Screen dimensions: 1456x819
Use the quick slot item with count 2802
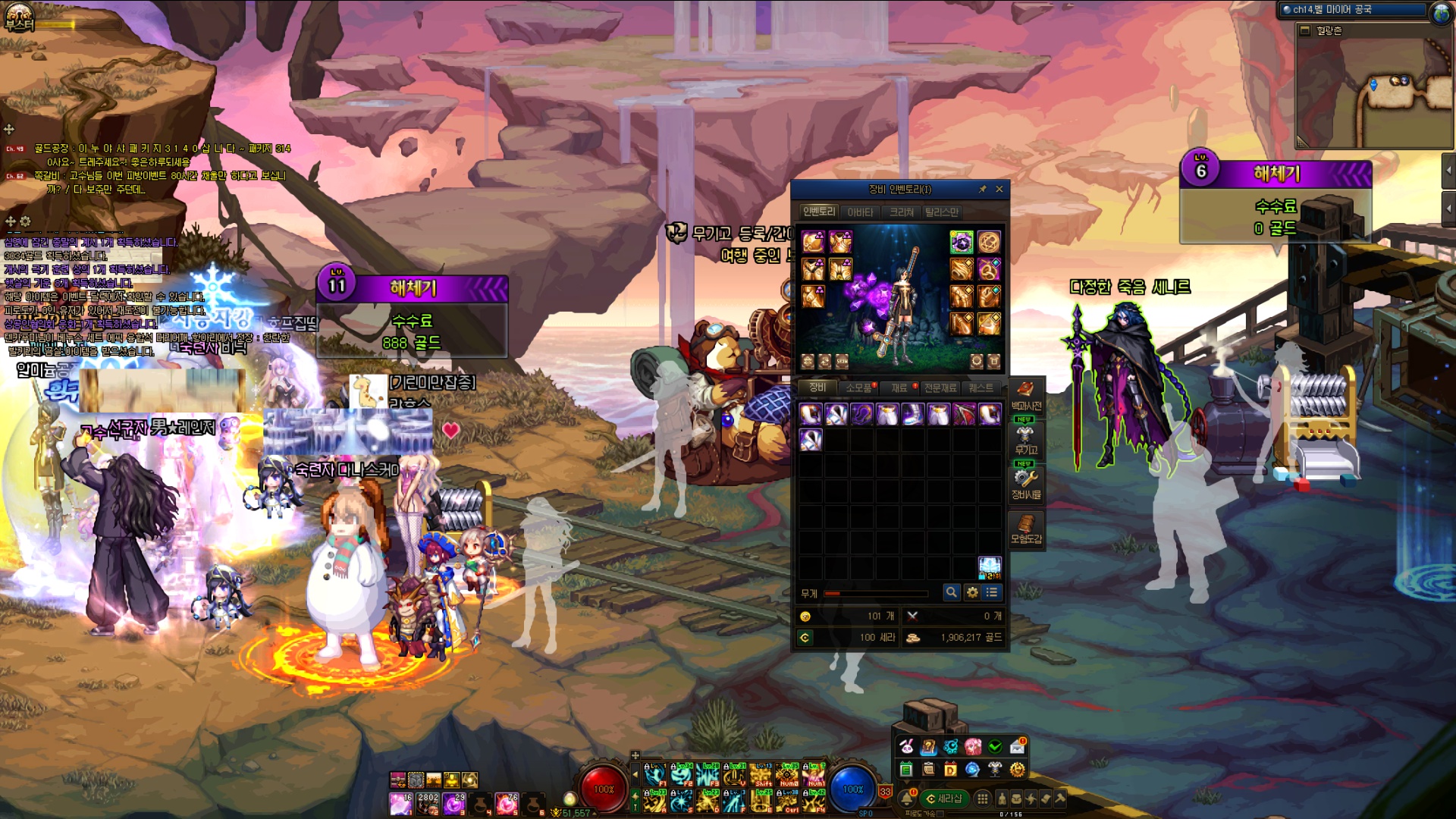(428, 803)
